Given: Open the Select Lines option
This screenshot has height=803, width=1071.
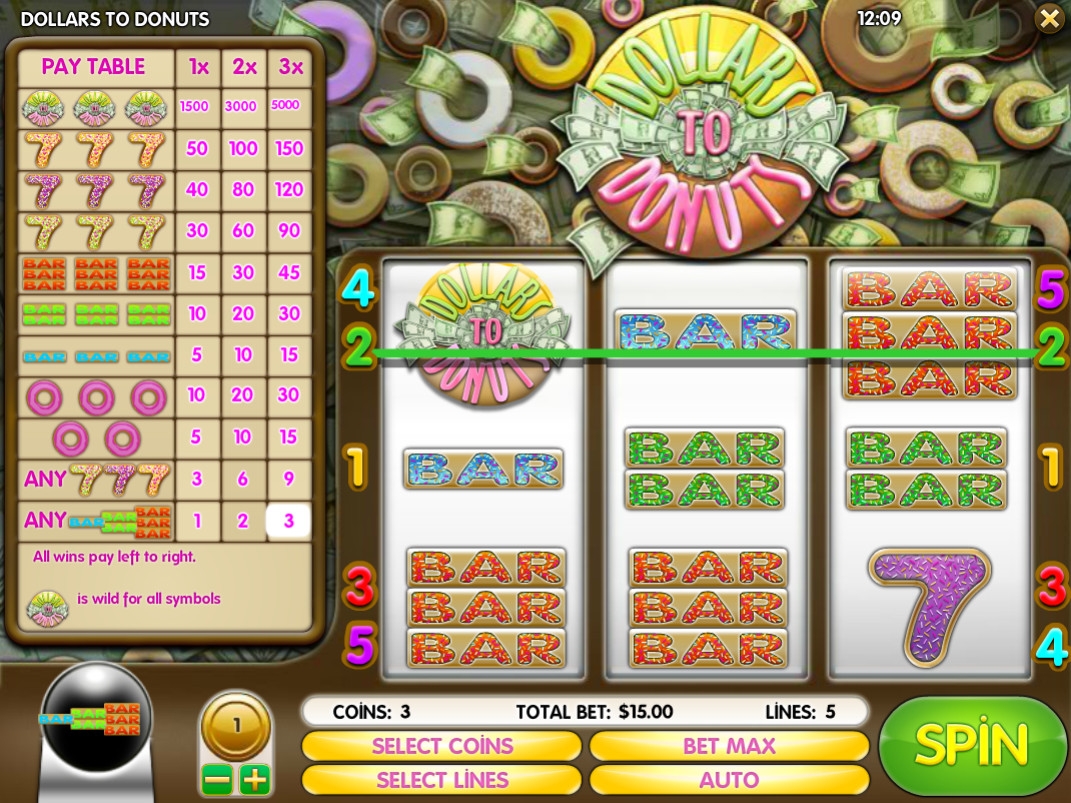Looking at the screenshot, I should (441, 780).
